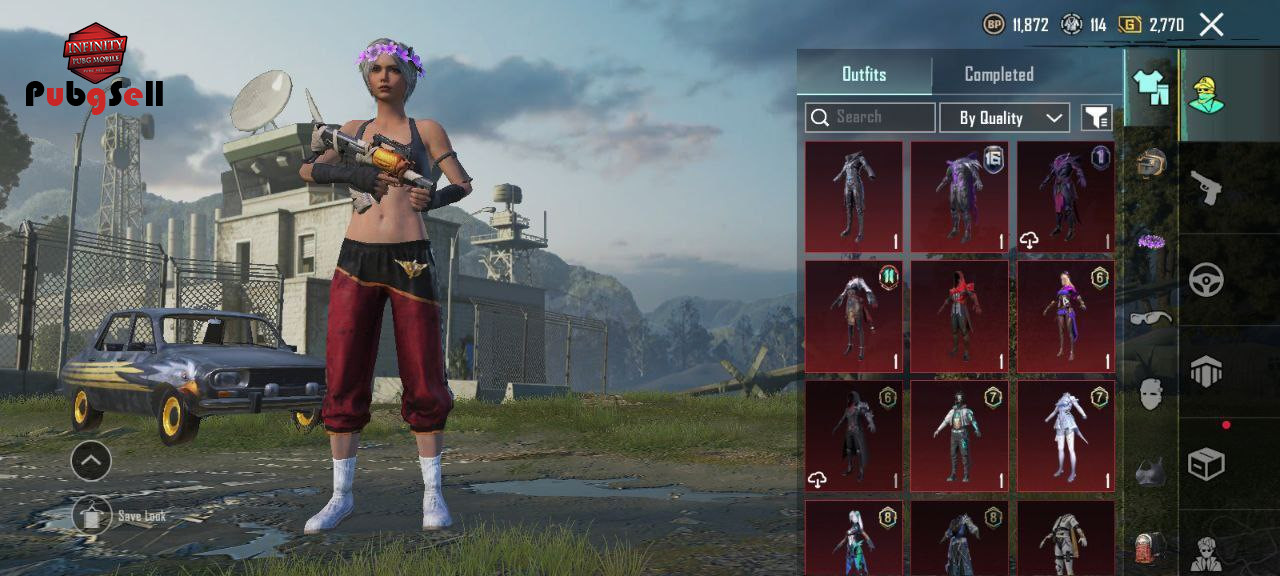Select the outfit with level 16 badge

tap(960, 196)
